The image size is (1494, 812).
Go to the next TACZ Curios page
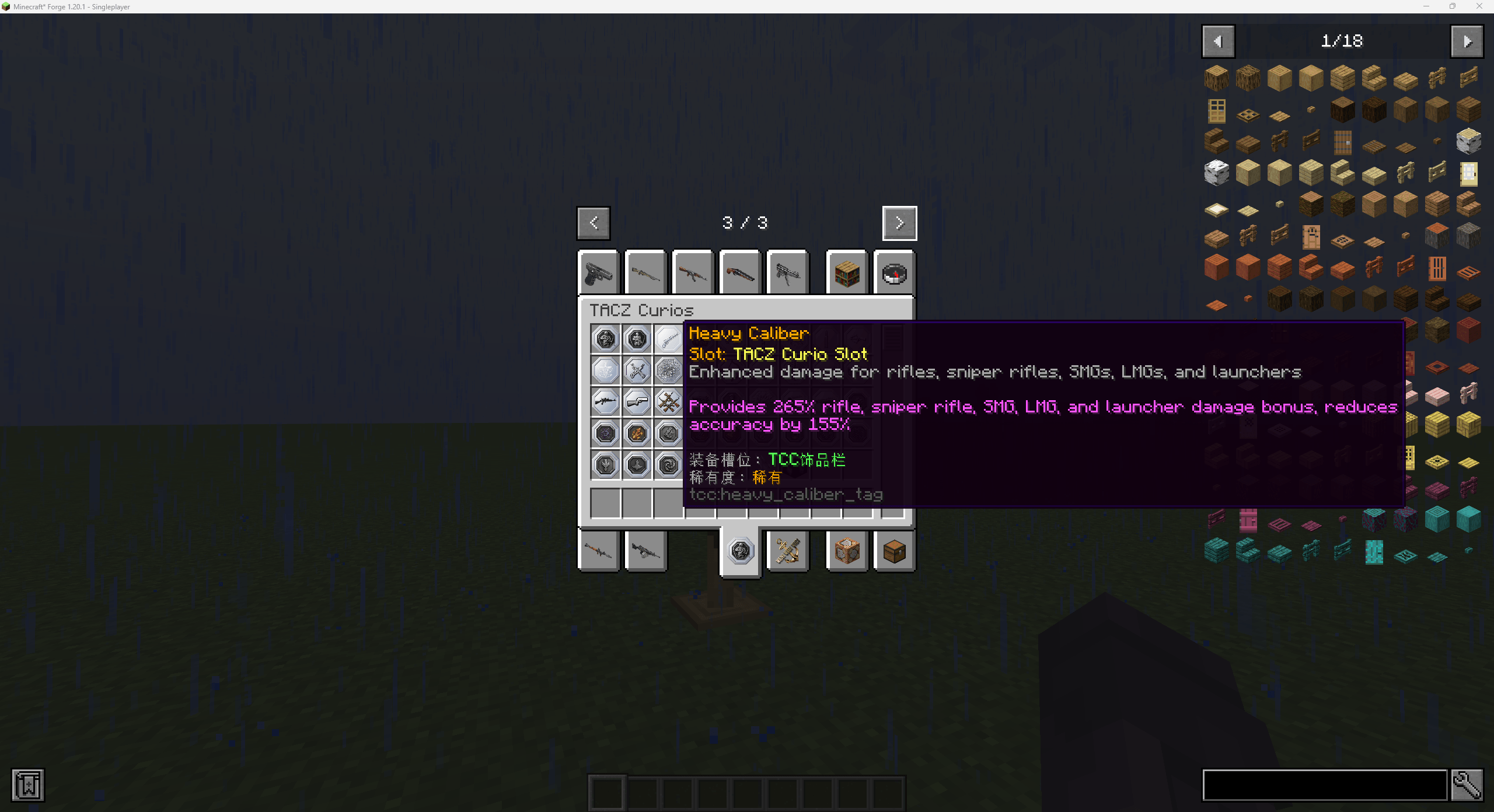click(x=899, y=223)
